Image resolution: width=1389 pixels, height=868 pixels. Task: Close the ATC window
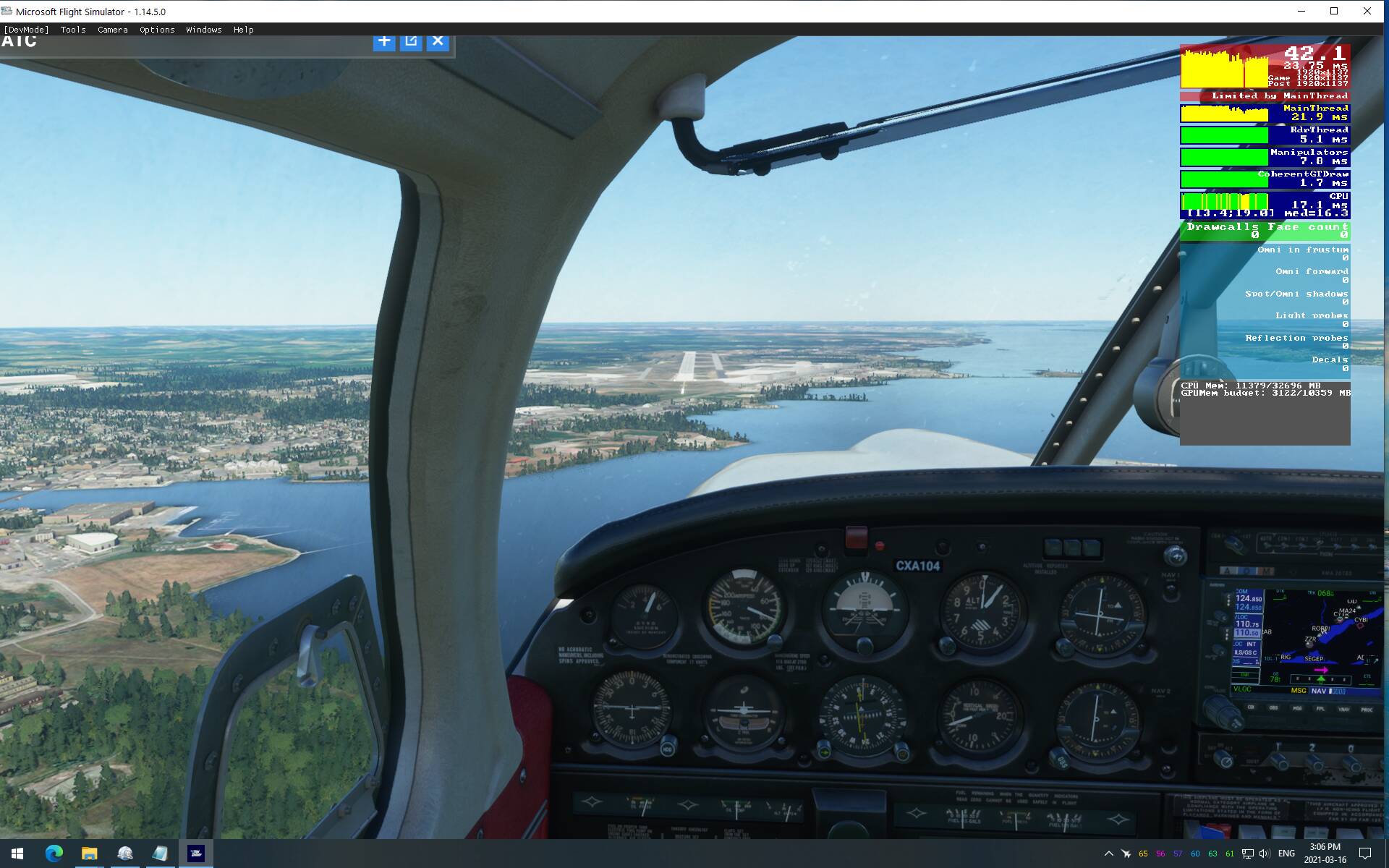(438, 41)
